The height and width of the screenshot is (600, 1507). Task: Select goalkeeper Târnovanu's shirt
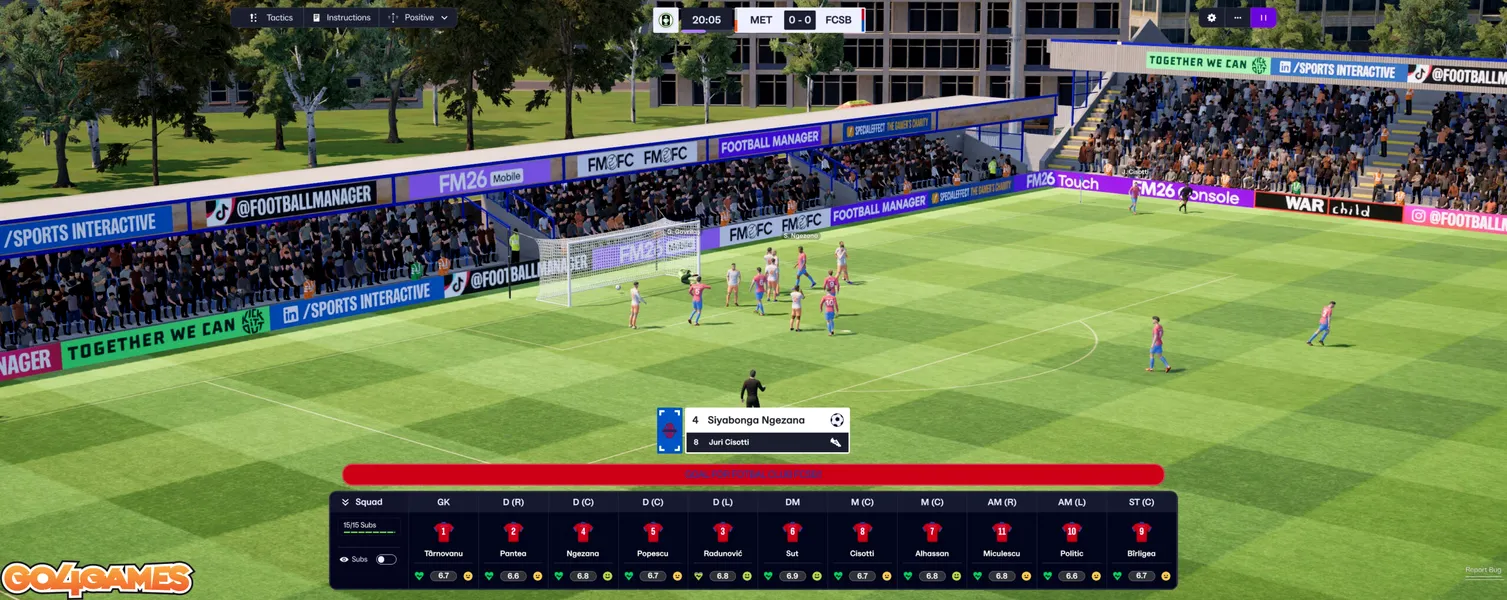pos(443,532)
